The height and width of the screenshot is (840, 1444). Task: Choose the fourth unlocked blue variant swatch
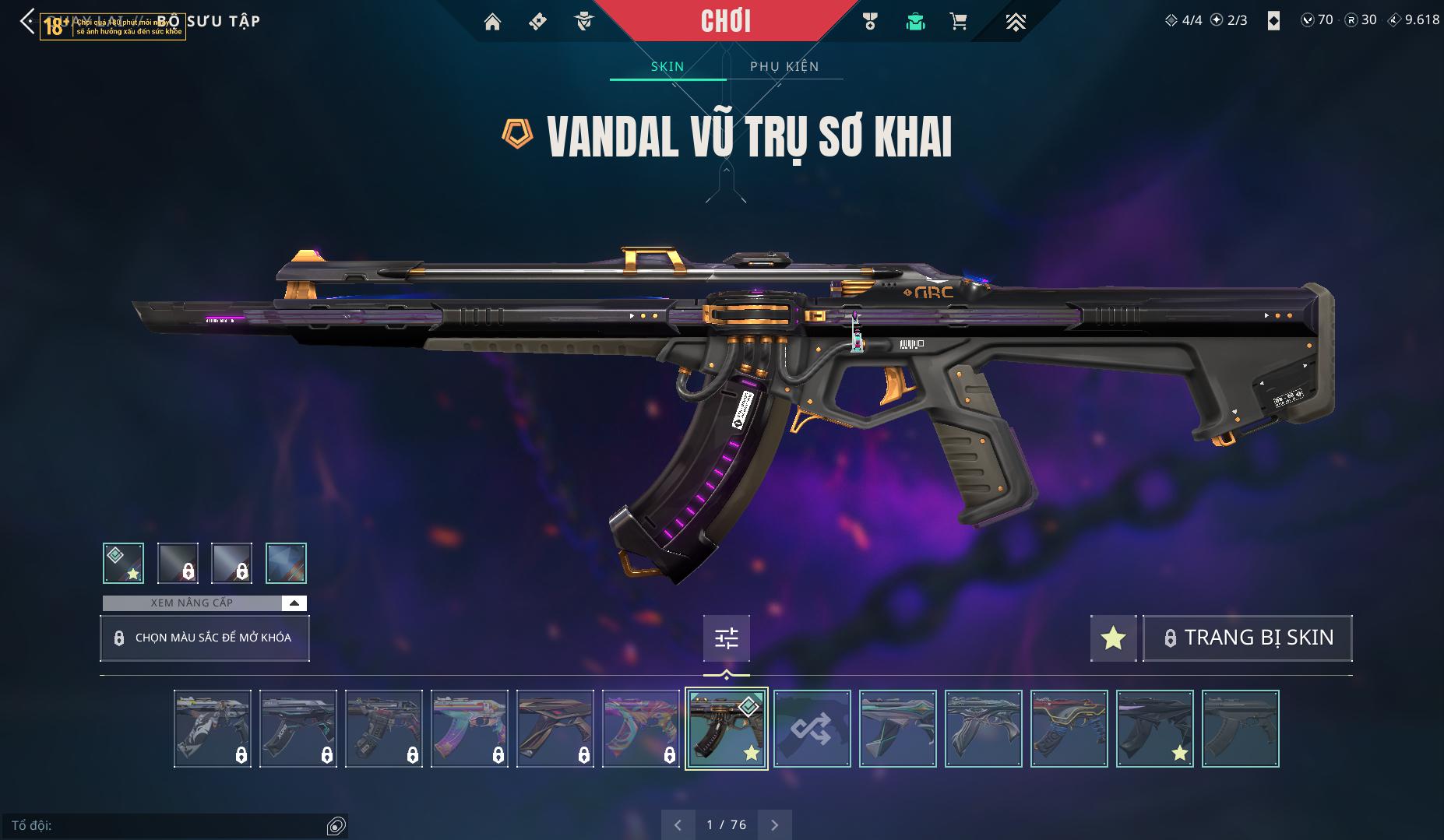[x=286, y=563]
